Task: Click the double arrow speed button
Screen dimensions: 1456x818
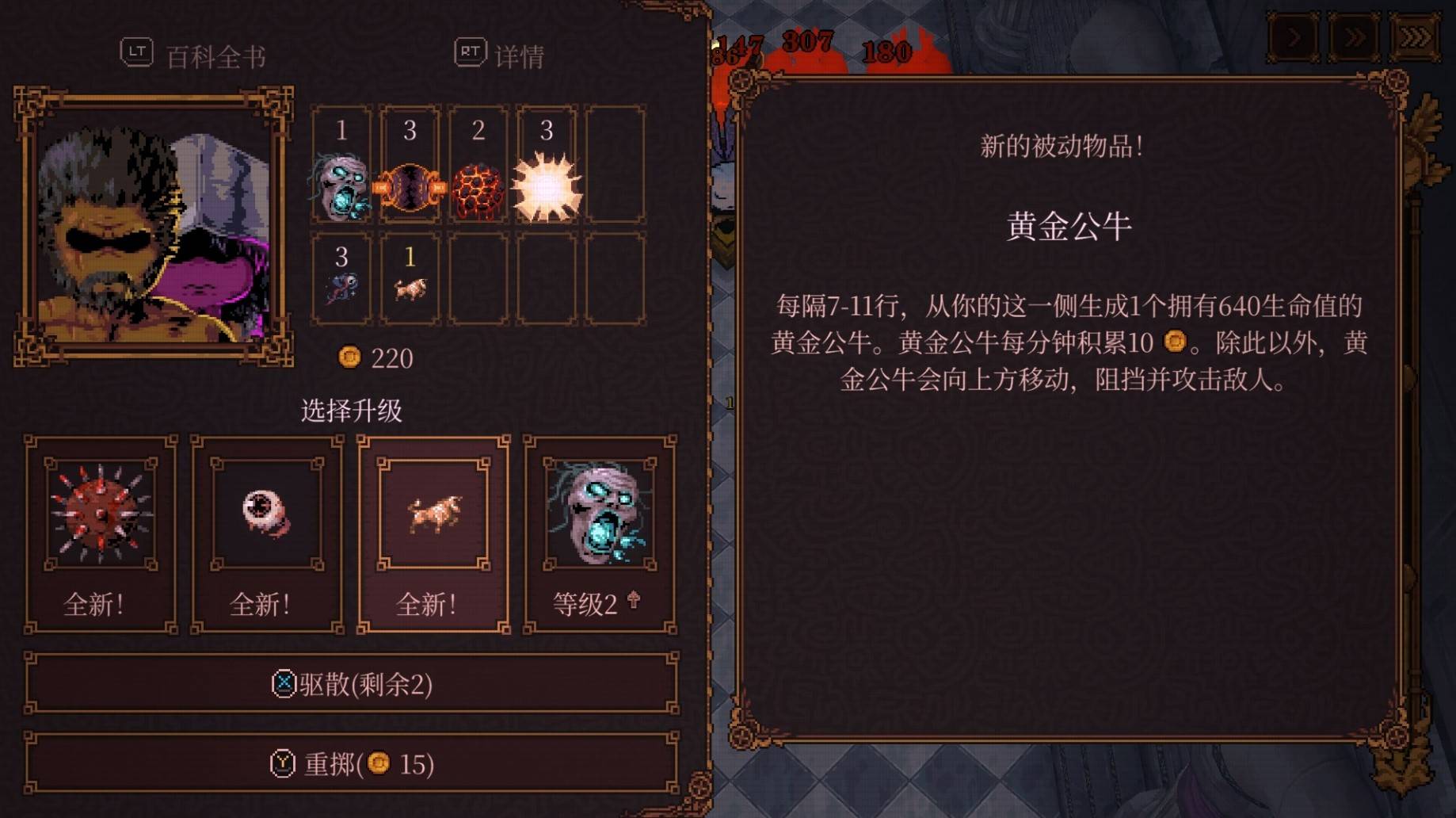Action: click(x=1355, y=35)
